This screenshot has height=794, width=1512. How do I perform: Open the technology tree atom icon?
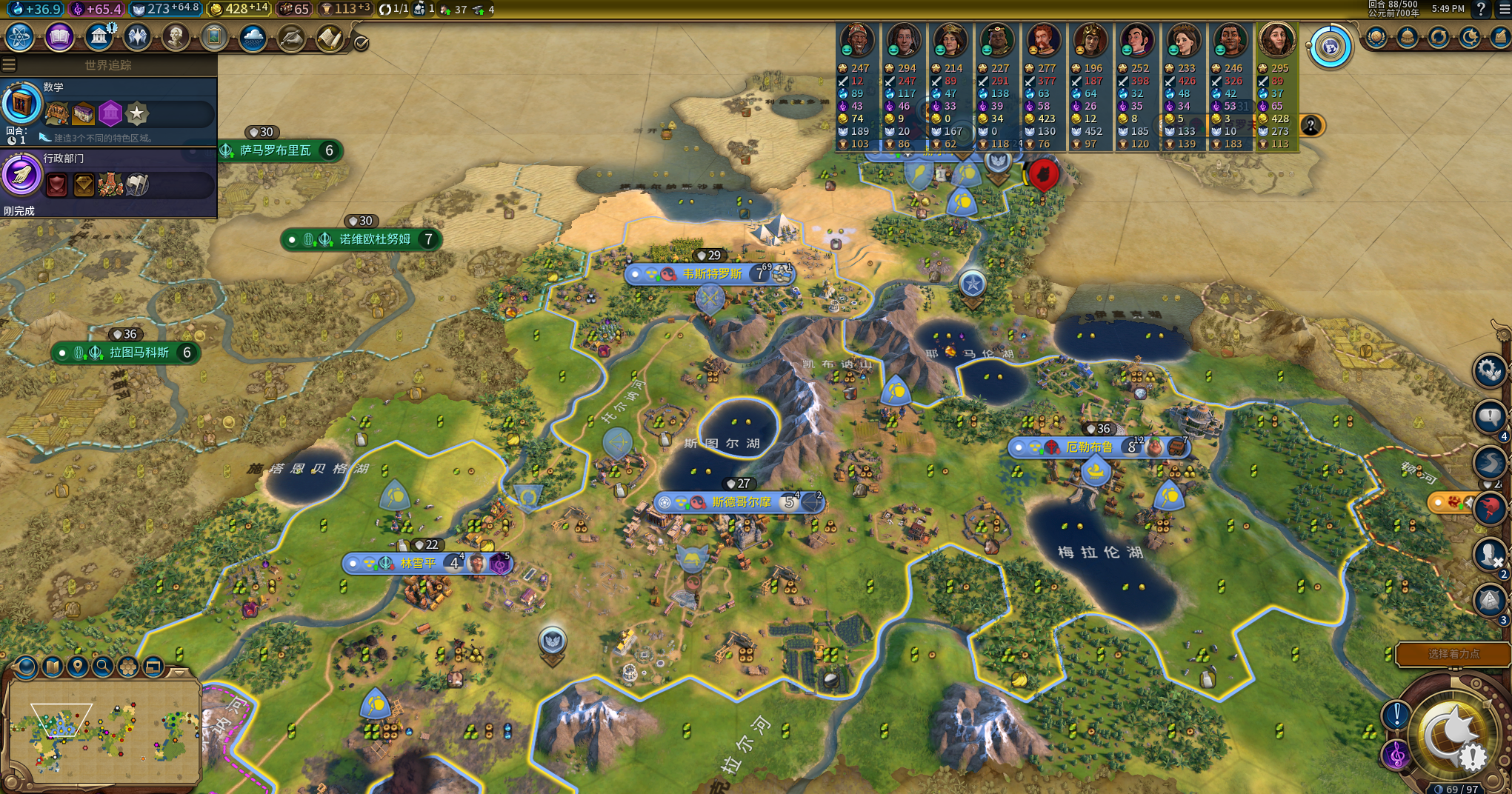pos(20,36)
